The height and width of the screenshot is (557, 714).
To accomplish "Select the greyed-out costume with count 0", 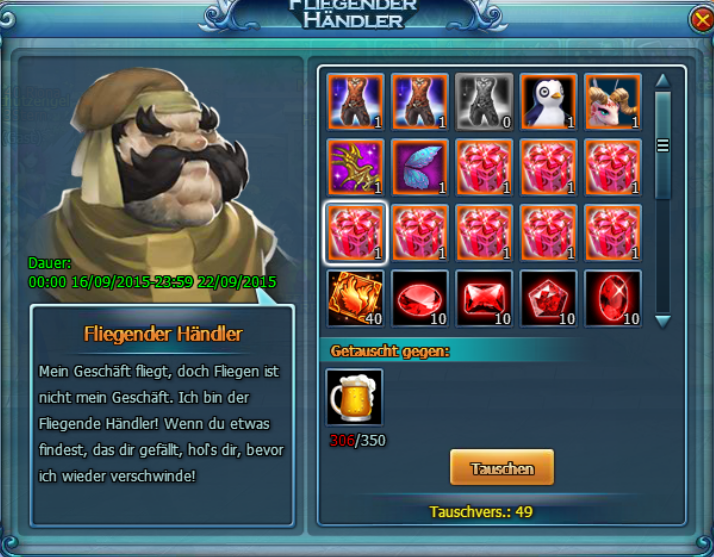I will coord(484,101).
